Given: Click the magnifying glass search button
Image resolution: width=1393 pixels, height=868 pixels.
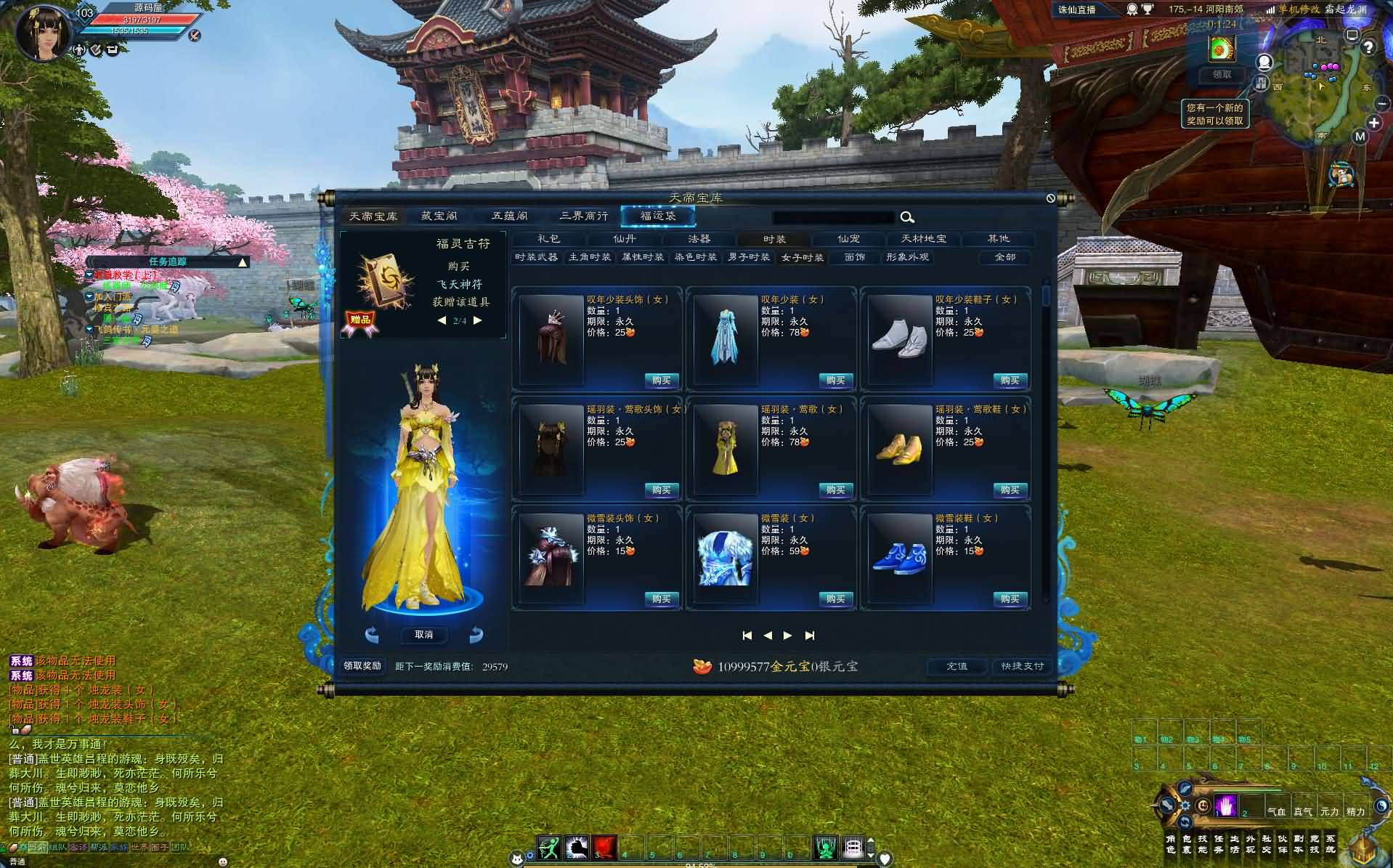Looking at the screenshot, I should [x=907, y=217].
